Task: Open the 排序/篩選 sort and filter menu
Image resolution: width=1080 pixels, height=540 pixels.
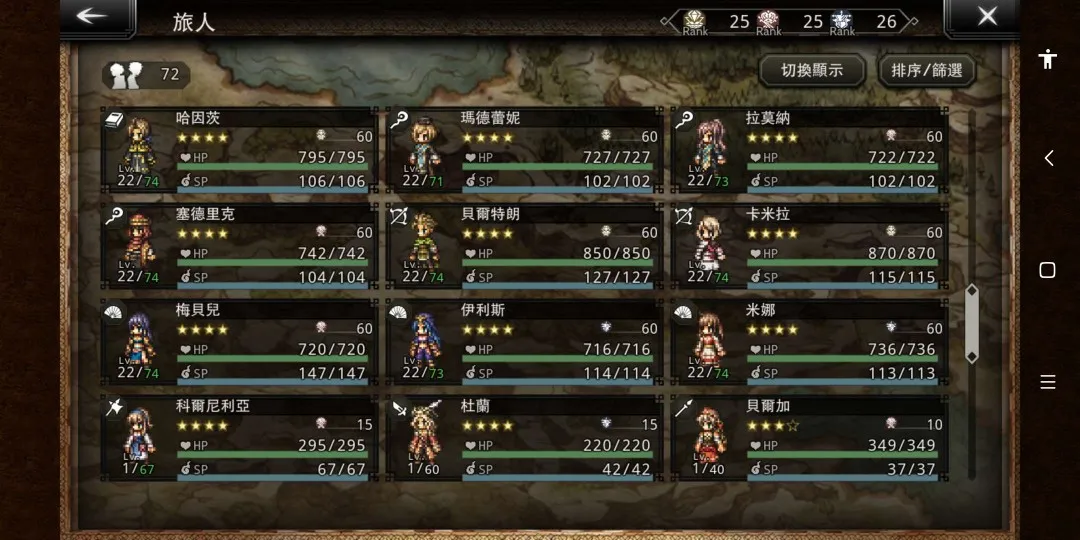Action: 926,71
